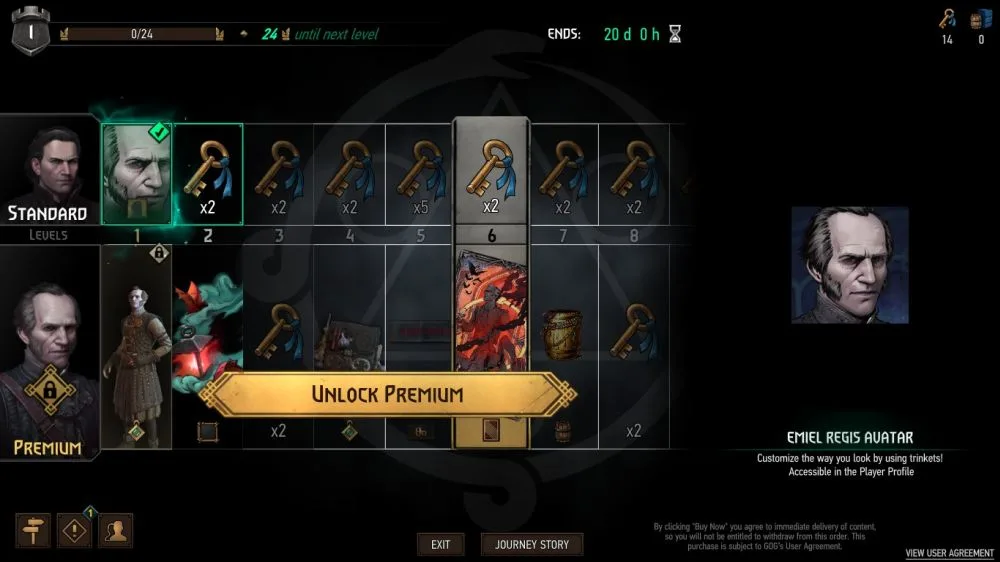Click the Emiel Regis avatar preview
The width and height of the screenshot is (1000, 562).
click(x=850, y=265)
